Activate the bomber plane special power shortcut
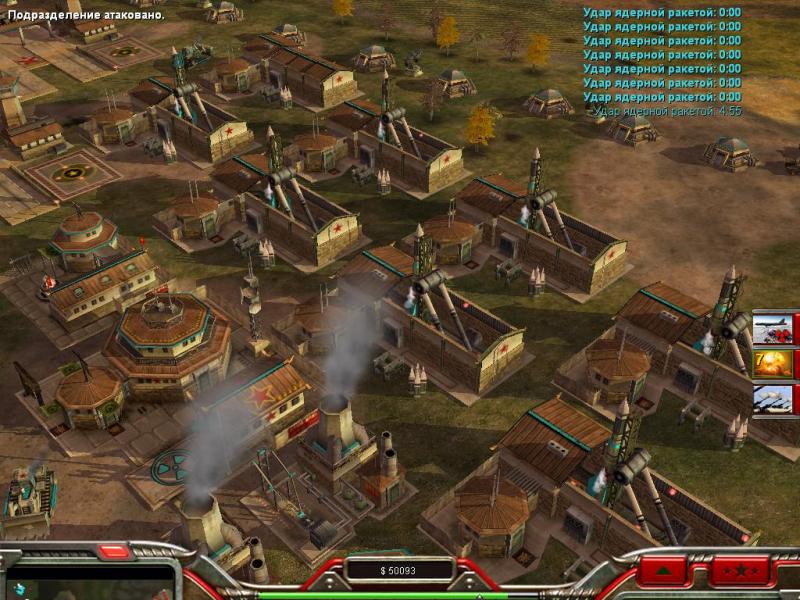The height and width of the screenshot is (600, 800). (772, 328)
